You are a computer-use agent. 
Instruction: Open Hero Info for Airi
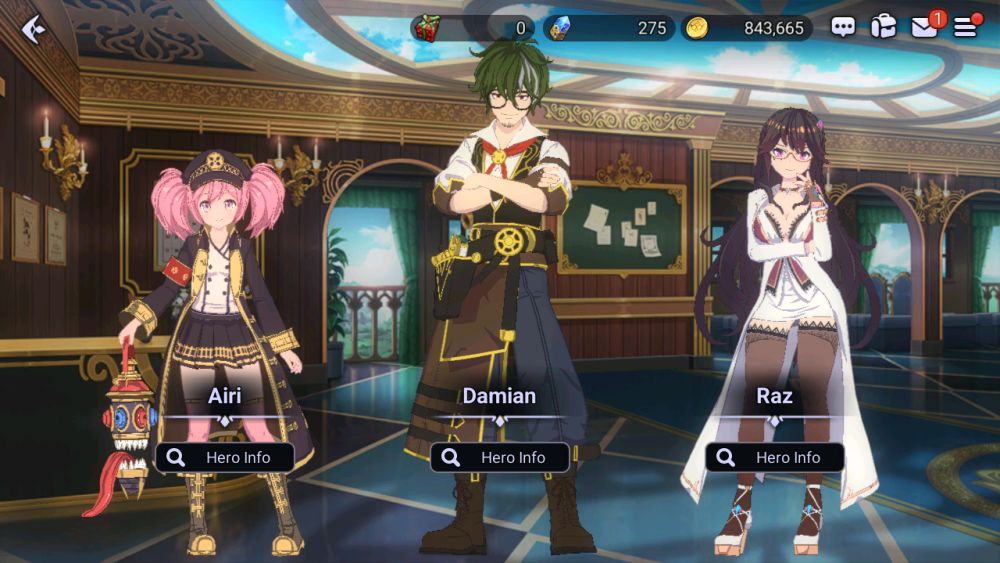pos(225,457)
